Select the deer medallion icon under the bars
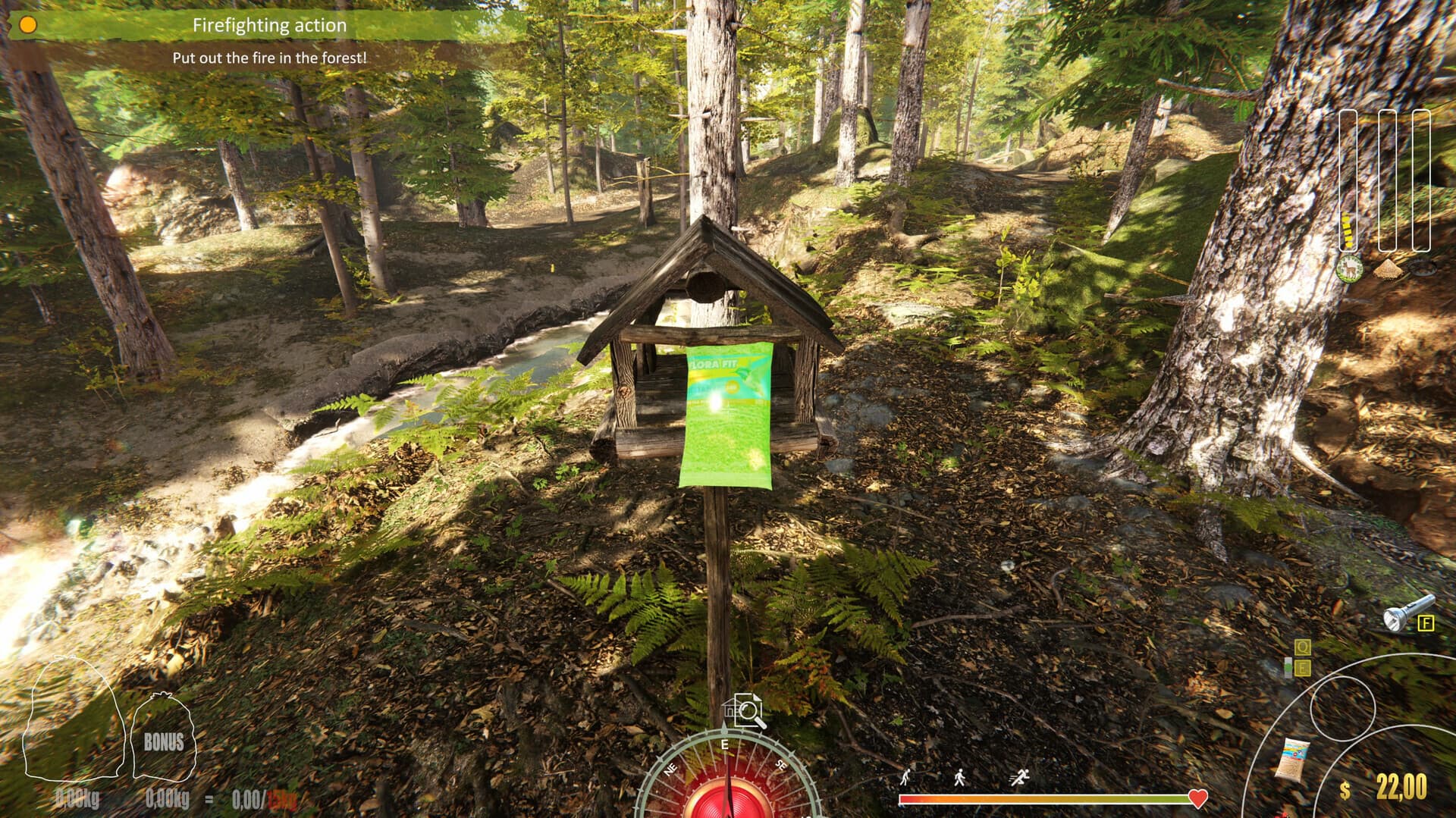The height and width of the screenshot is (818, 1456). (1350, 269)
